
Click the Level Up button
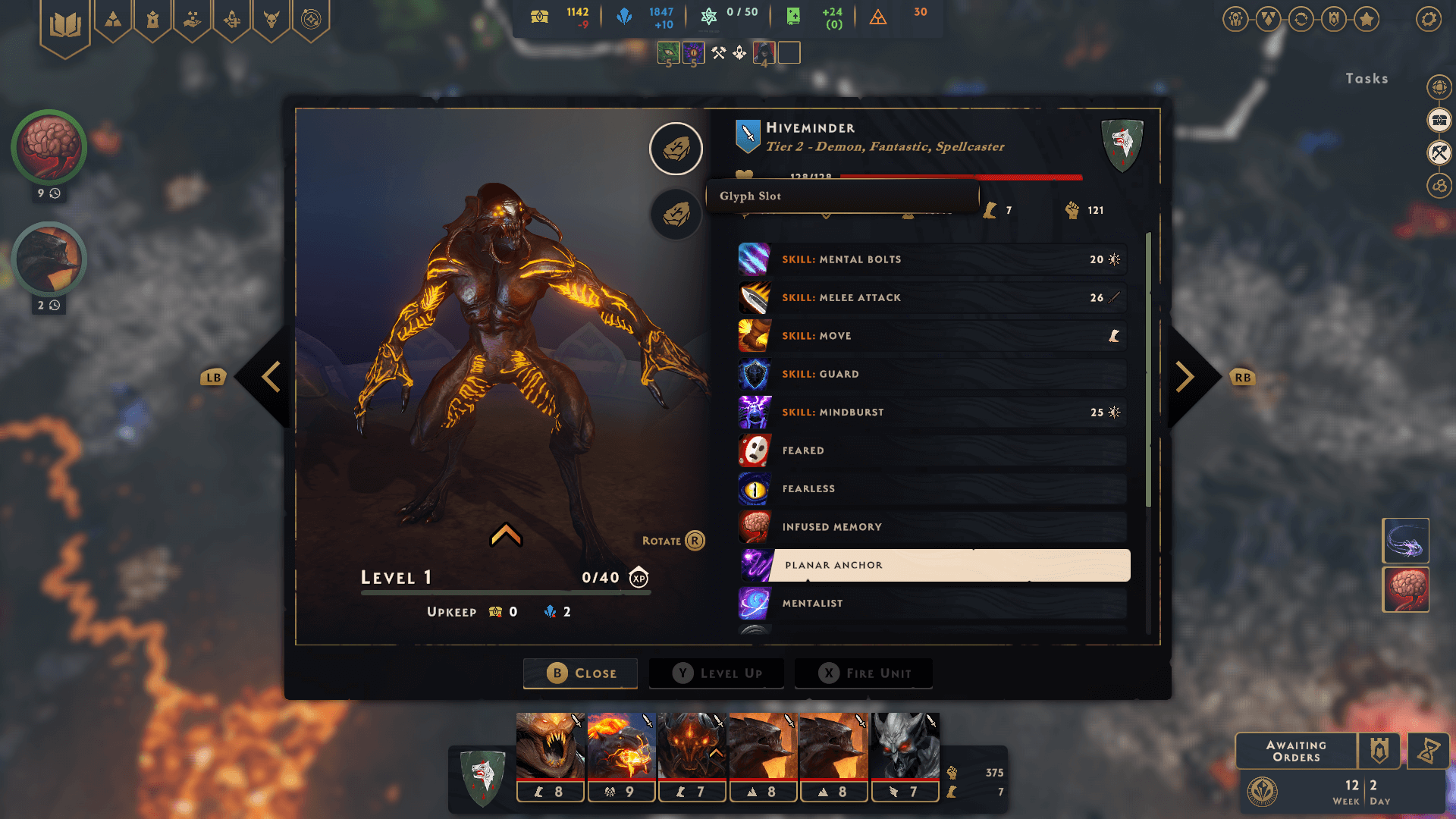[x=717, y=673]
